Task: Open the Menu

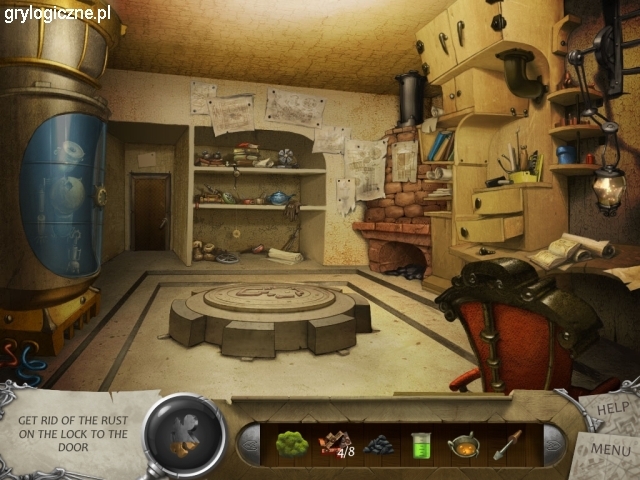Action: (x=610, y=449)
